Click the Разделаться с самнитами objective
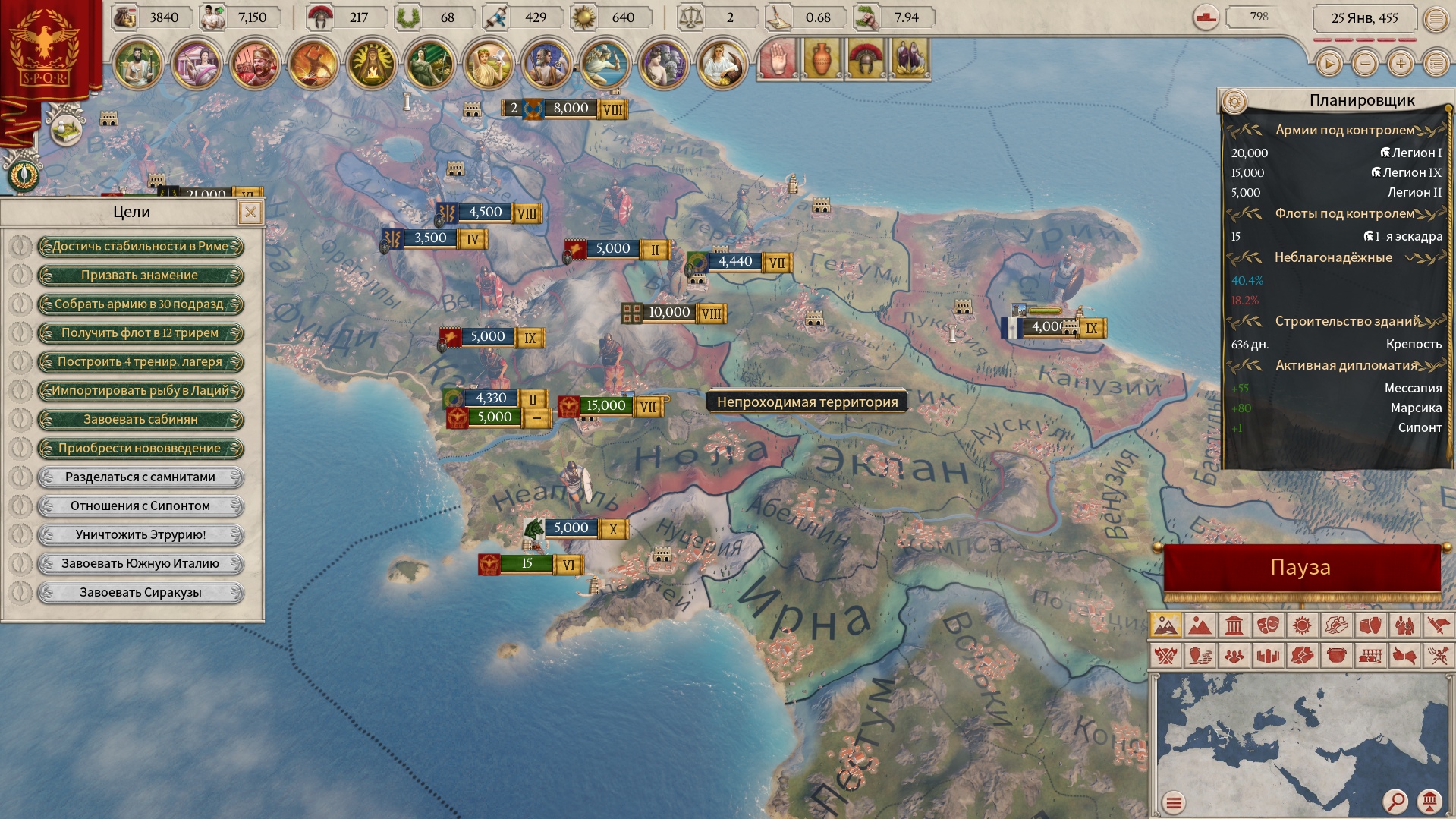Screen dimensions: 1456x819 [x=140, y=477]
